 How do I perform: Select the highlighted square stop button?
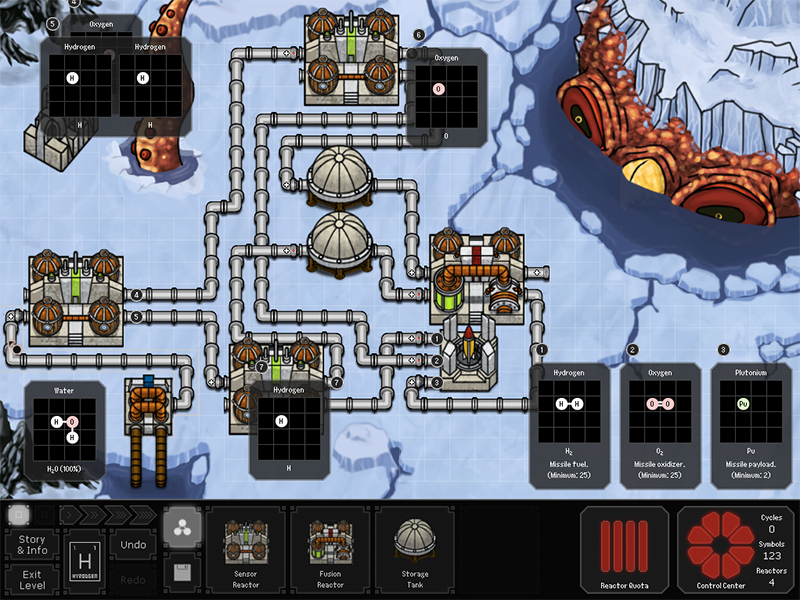pyautogui.click(x=17, y=515)
